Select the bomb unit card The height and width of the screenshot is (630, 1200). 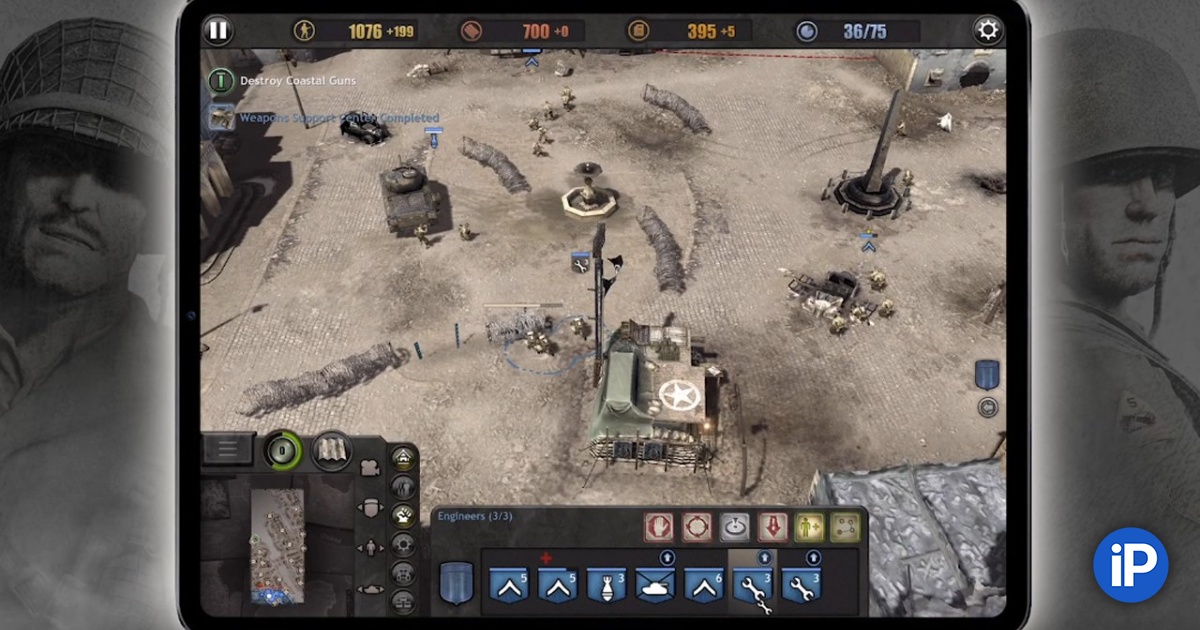606,584
